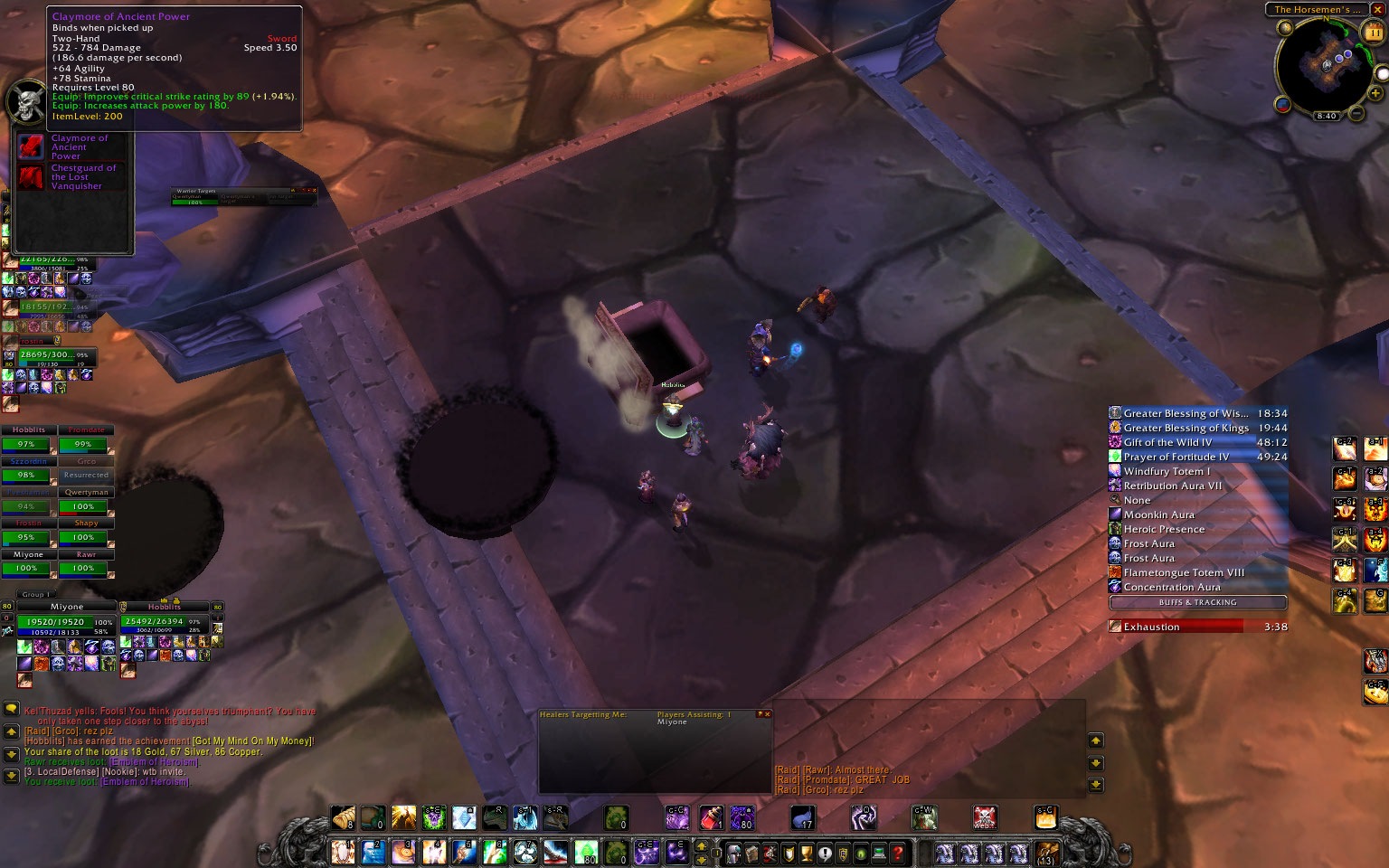This screenshot has width=1389, height=868.
Task: Zoom out the minimap with minus button
Action: 1356,113
